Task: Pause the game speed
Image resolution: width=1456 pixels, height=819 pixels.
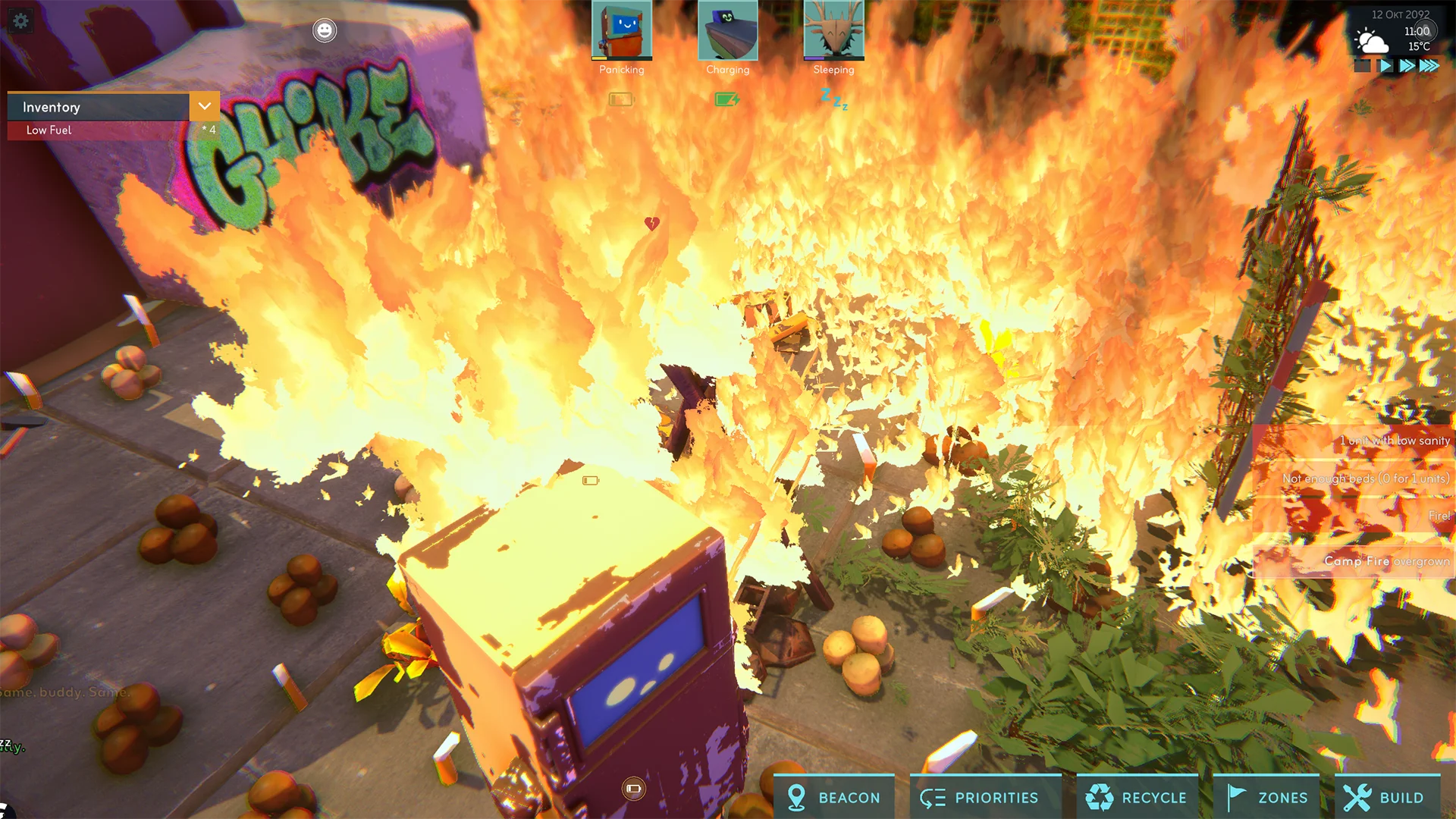Action: (1363, 66)
